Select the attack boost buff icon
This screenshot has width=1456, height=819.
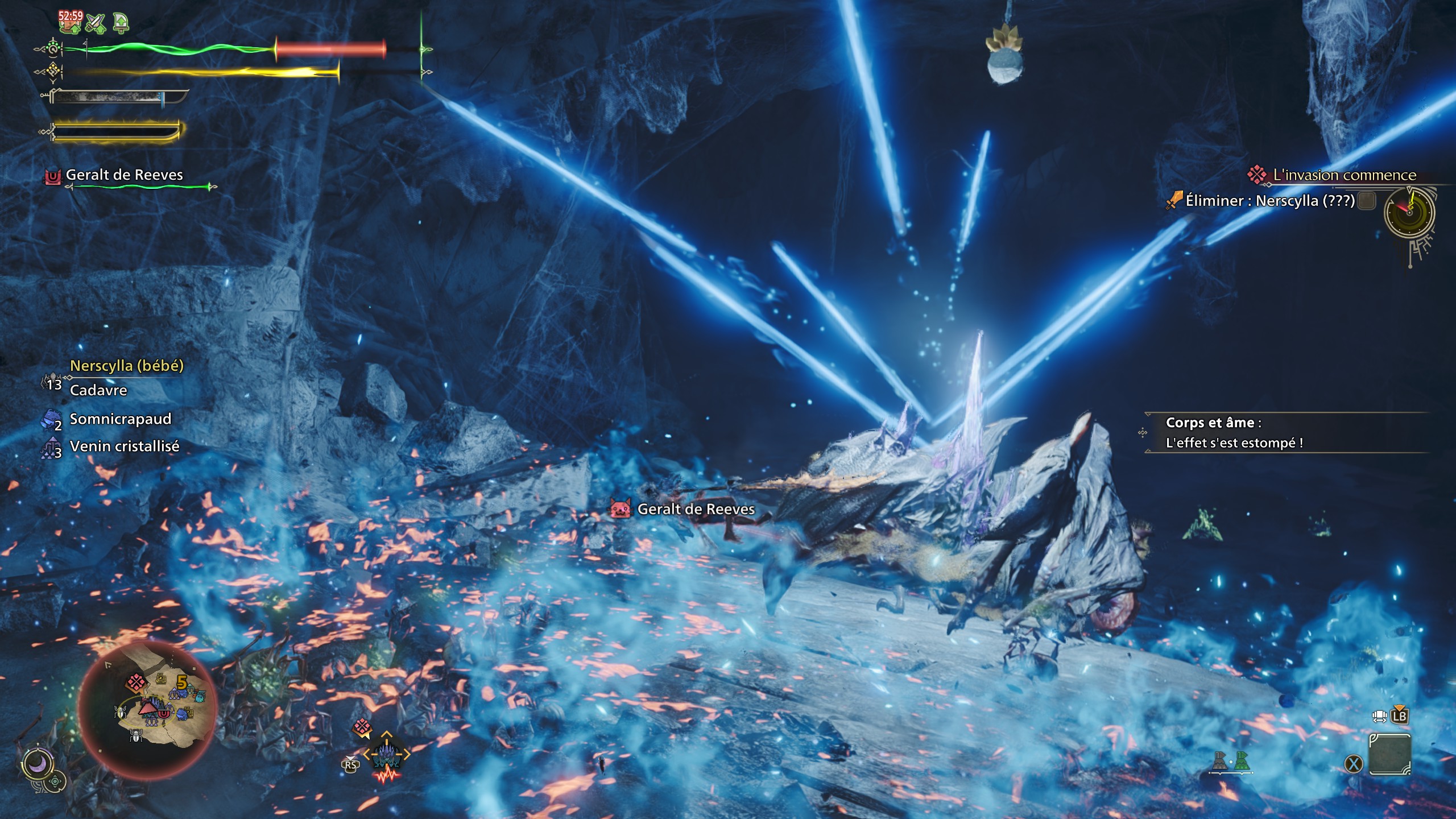(x=96, y=22)
